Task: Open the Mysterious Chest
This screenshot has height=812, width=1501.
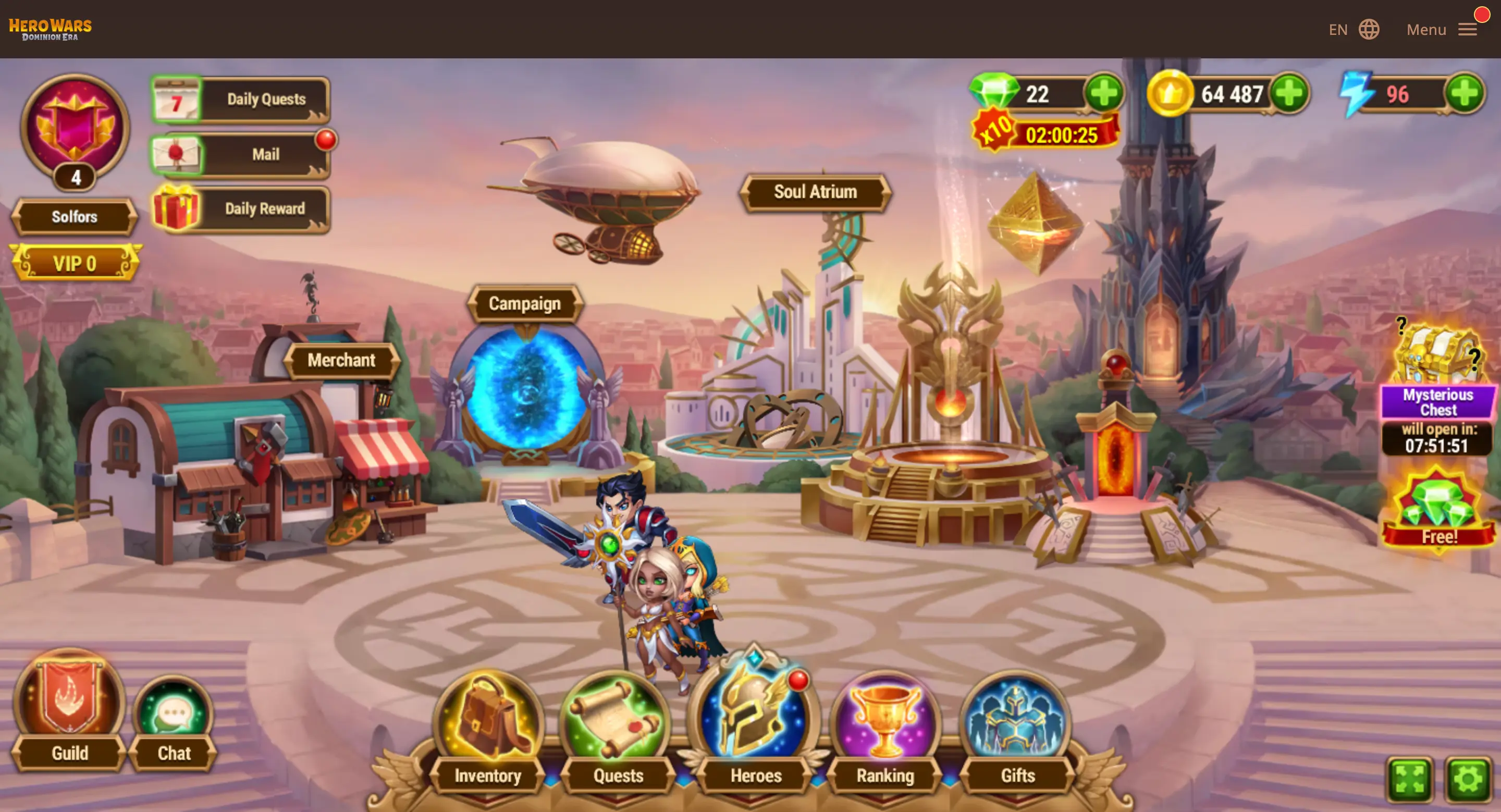Action: tap(1437, 373)
